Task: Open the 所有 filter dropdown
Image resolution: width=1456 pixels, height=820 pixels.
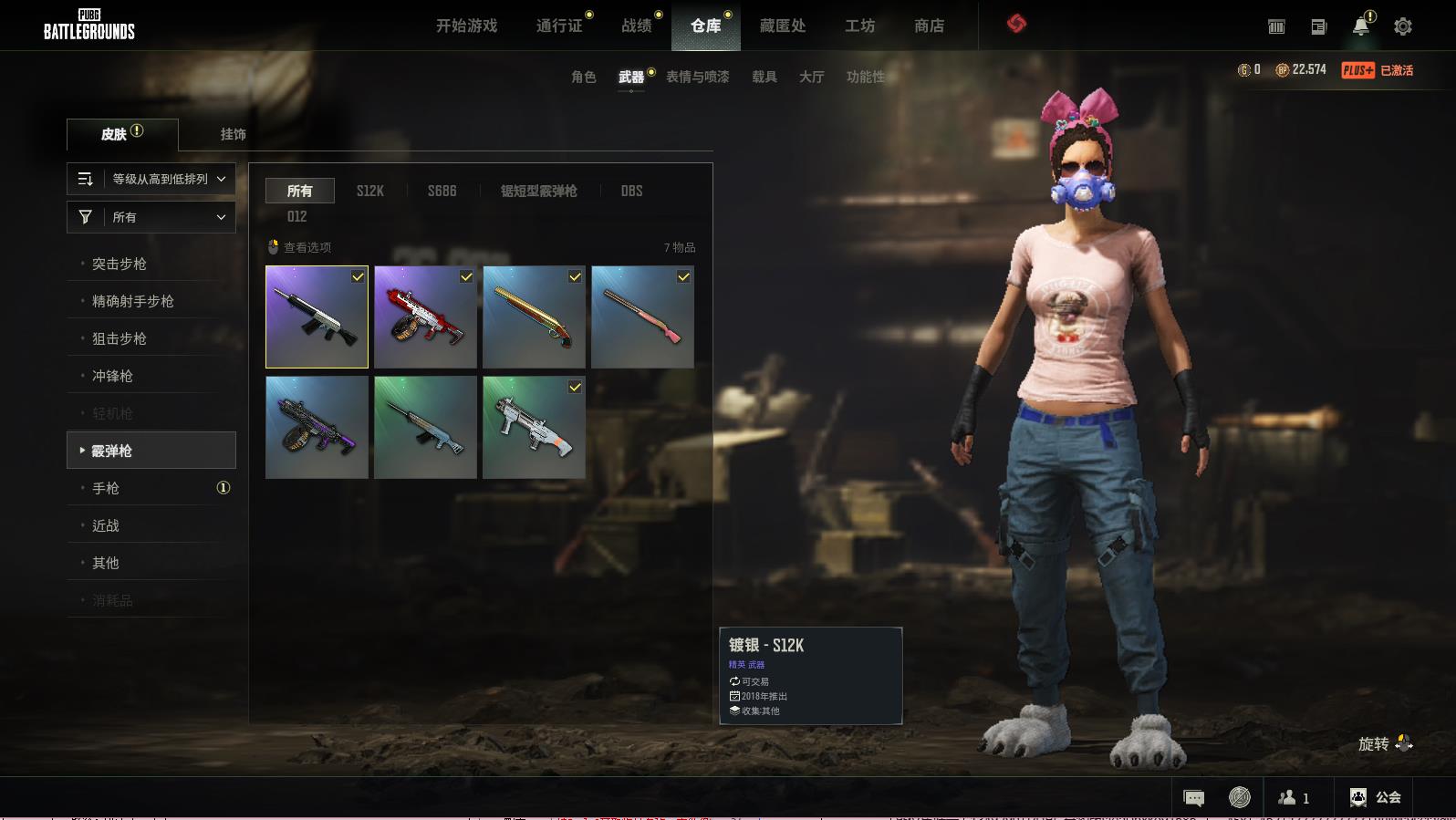Action: click(151, 217)
